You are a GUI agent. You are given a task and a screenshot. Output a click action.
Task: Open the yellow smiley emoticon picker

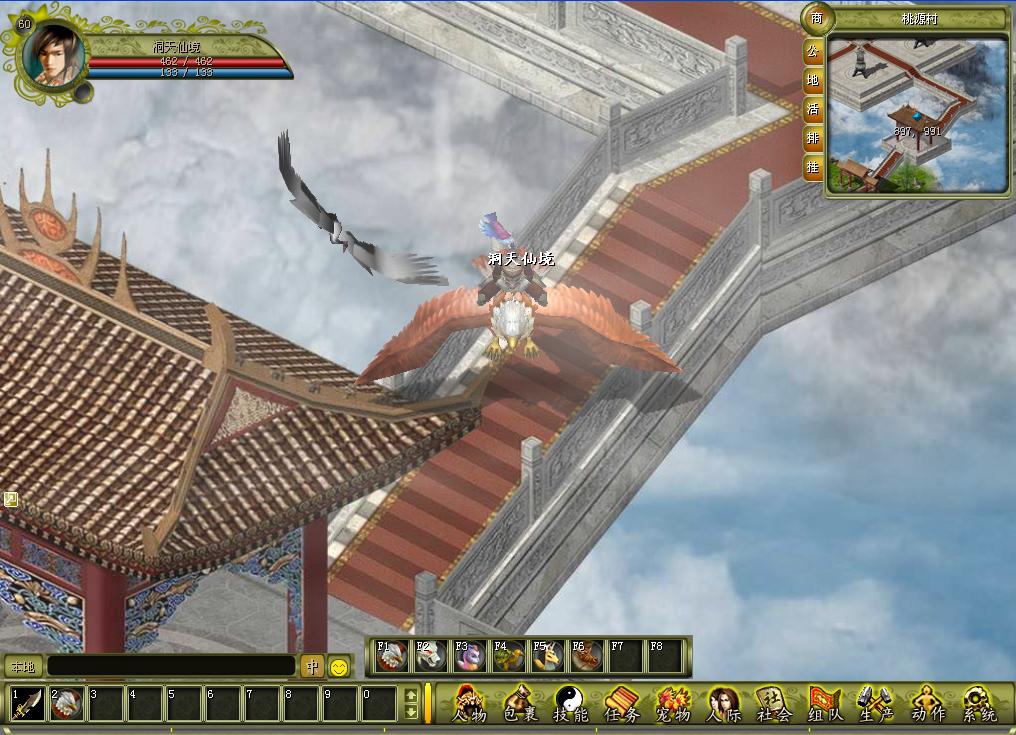point(340,666)
